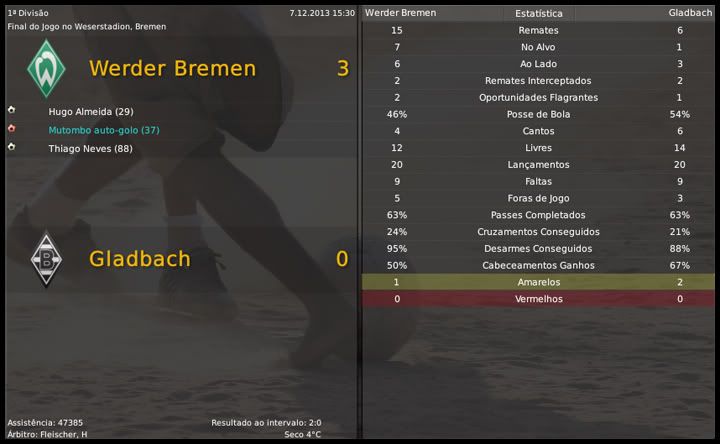Open the Gladbach team name link
The height and width of the screenshot is (444, 720).
[x=139, y=258]
